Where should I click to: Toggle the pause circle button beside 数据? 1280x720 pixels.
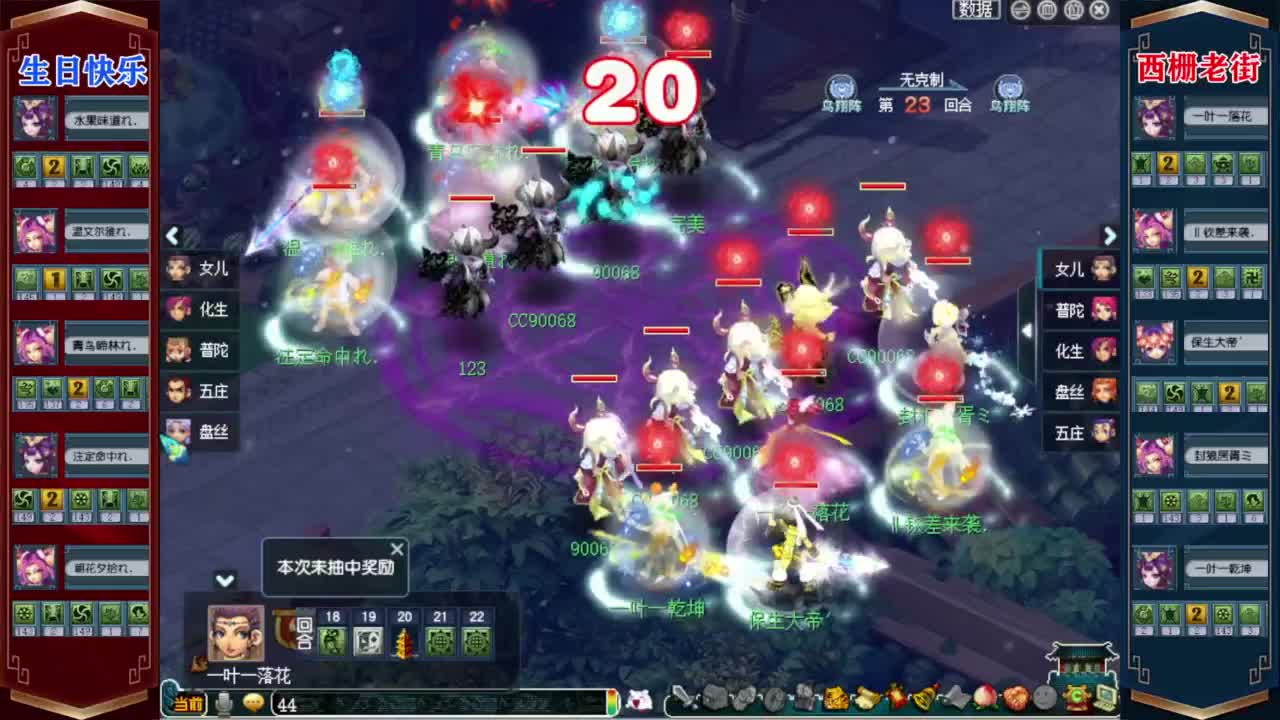1018,9
